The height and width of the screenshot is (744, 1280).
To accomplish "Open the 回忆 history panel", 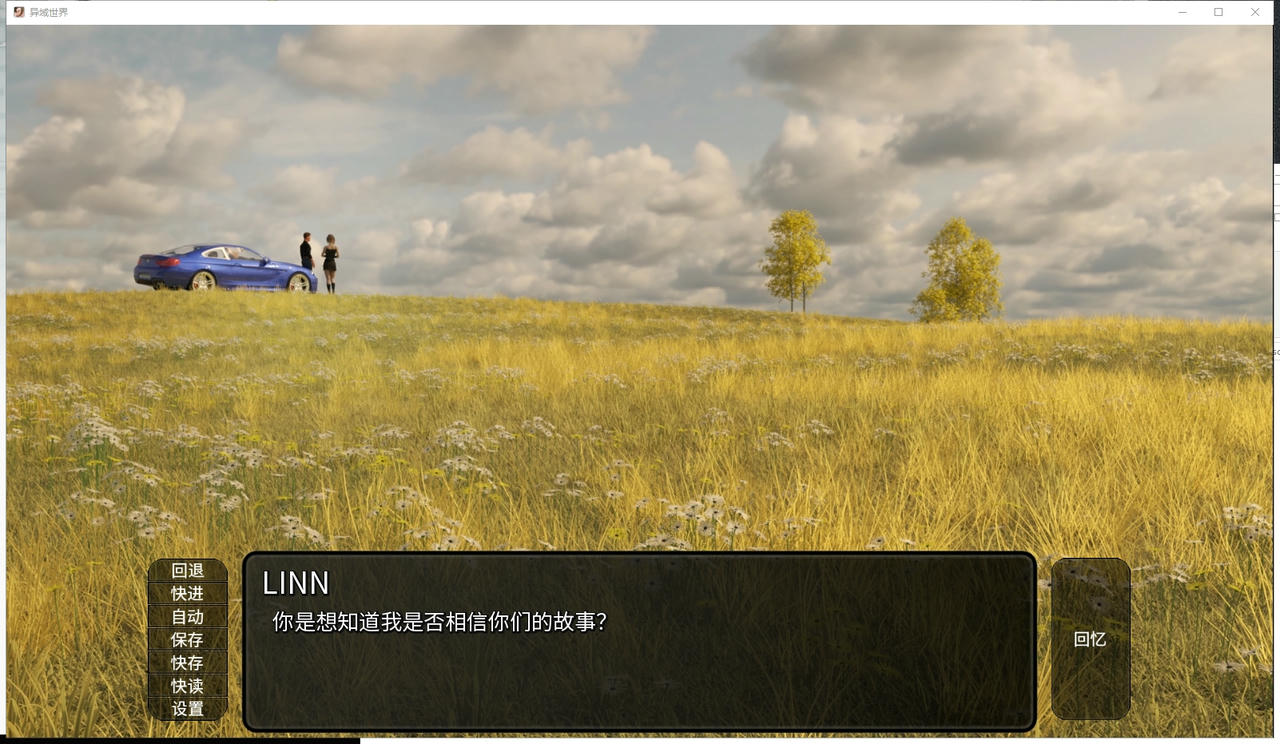I will click(x=1090, y=639).
